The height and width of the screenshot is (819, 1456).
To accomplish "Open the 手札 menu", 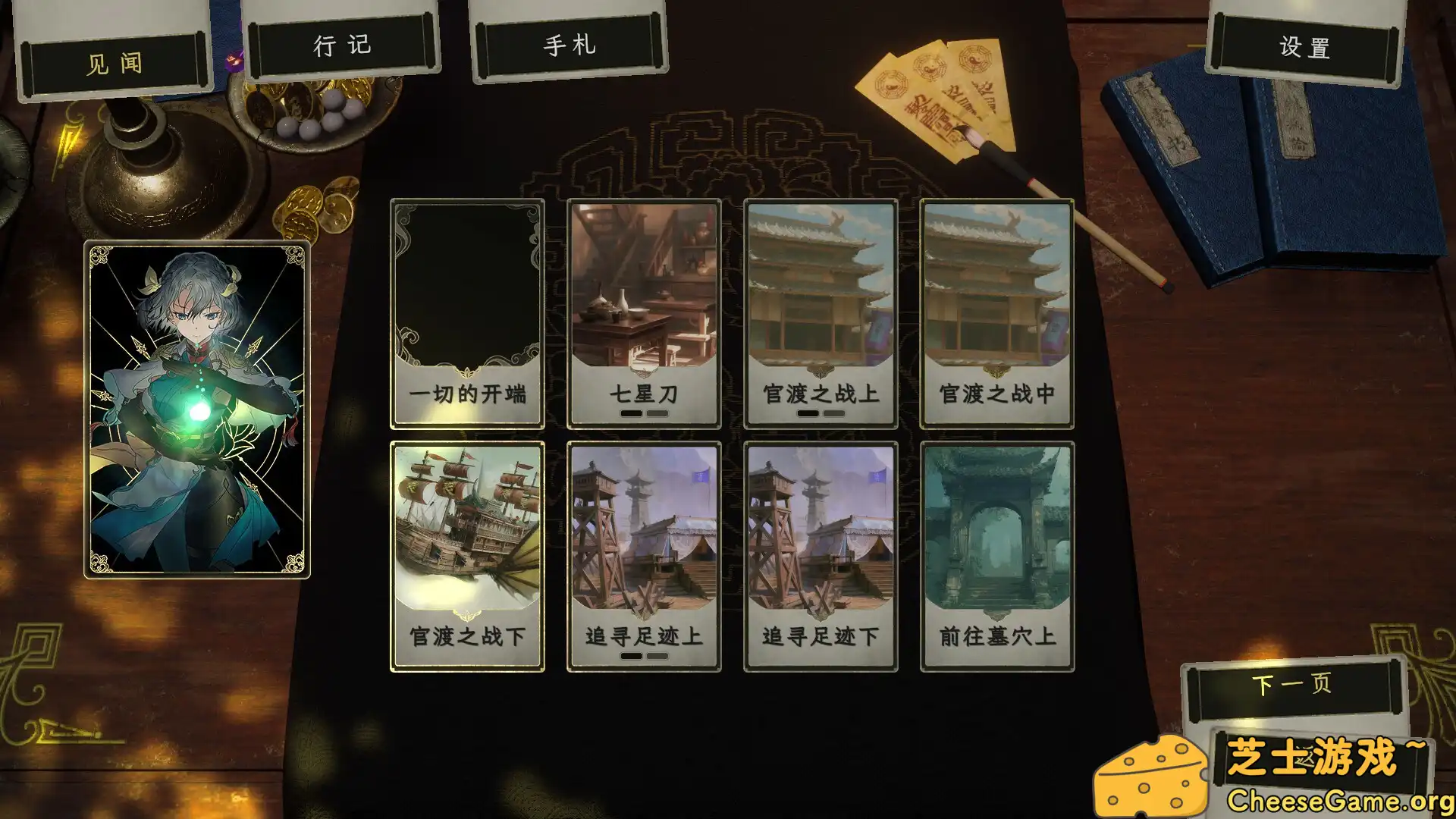I will click(570, 45).
